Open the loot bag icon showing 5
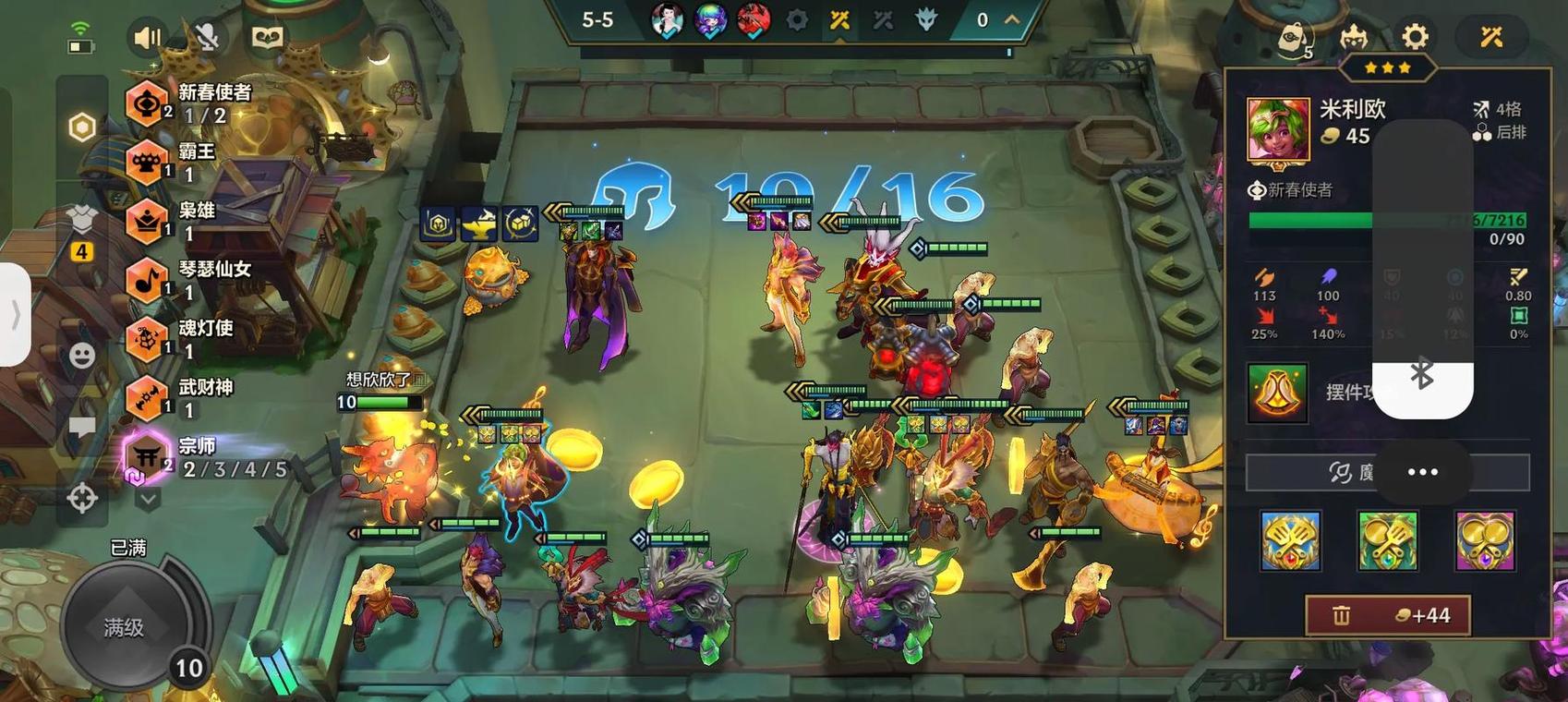The width and height of the screenshot is (1568, 702). coord(1296,39)
